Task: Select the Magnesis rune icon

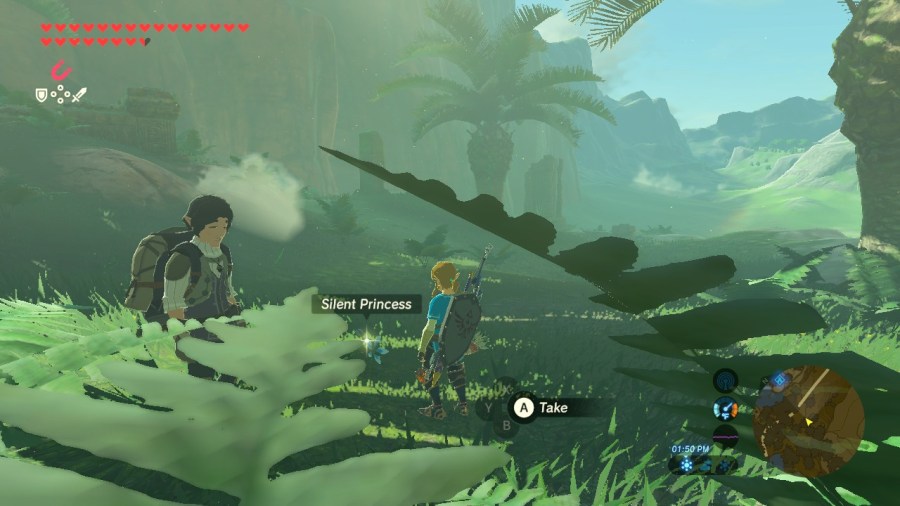Action: [62, 71]
